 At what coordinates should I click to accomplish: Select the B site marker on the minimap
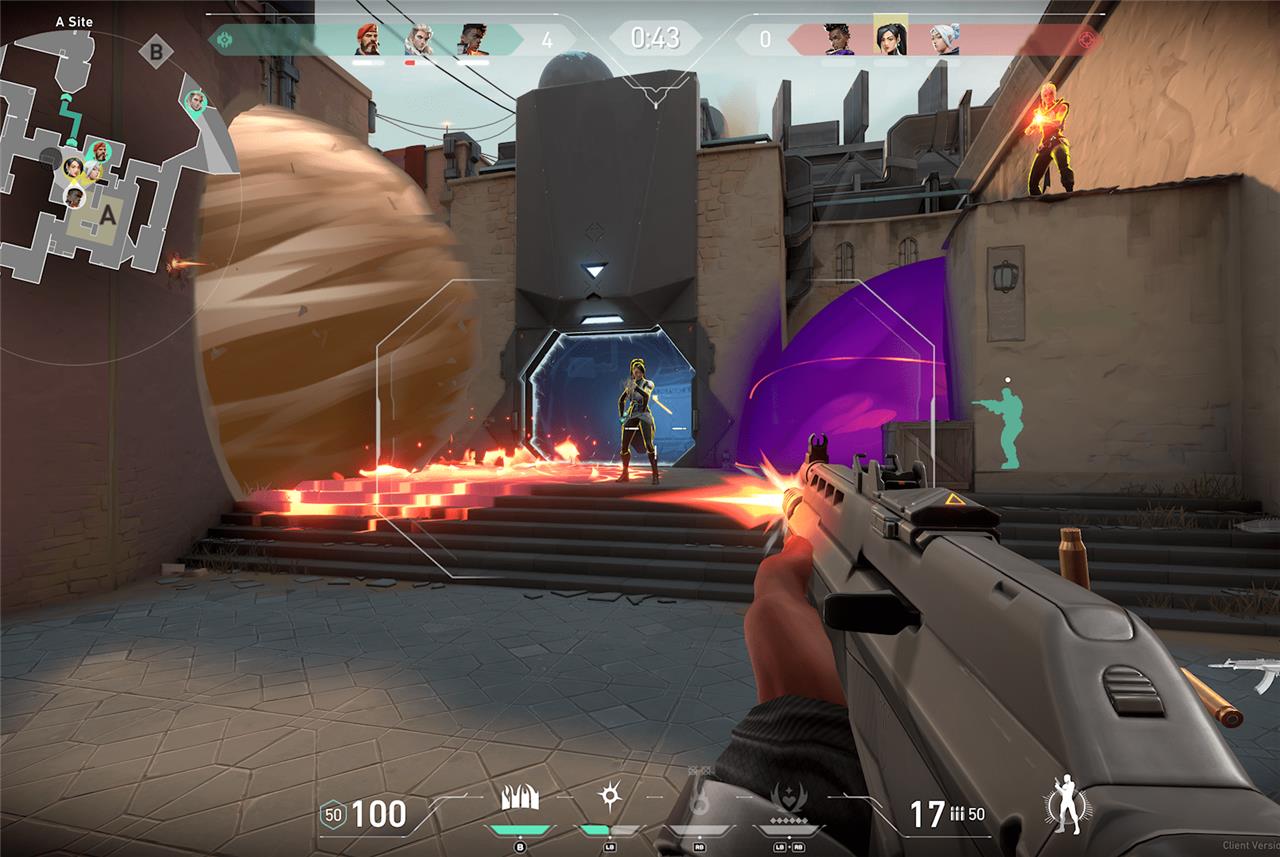tap(155, 51)
